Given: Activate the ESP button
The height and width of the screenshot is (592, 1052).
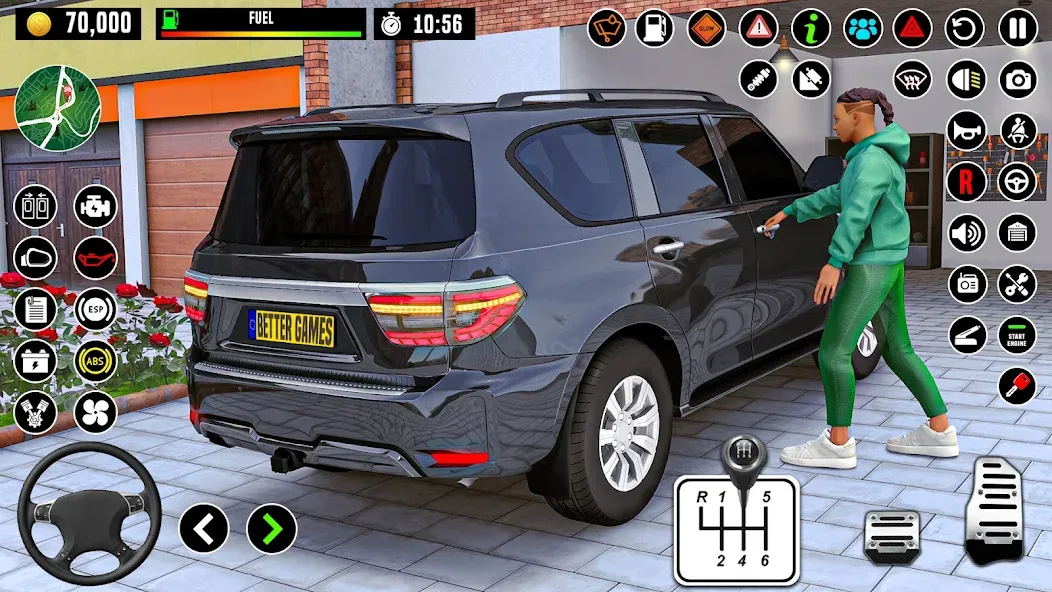Looking at the screenshot, I should [x=96, y=309].
